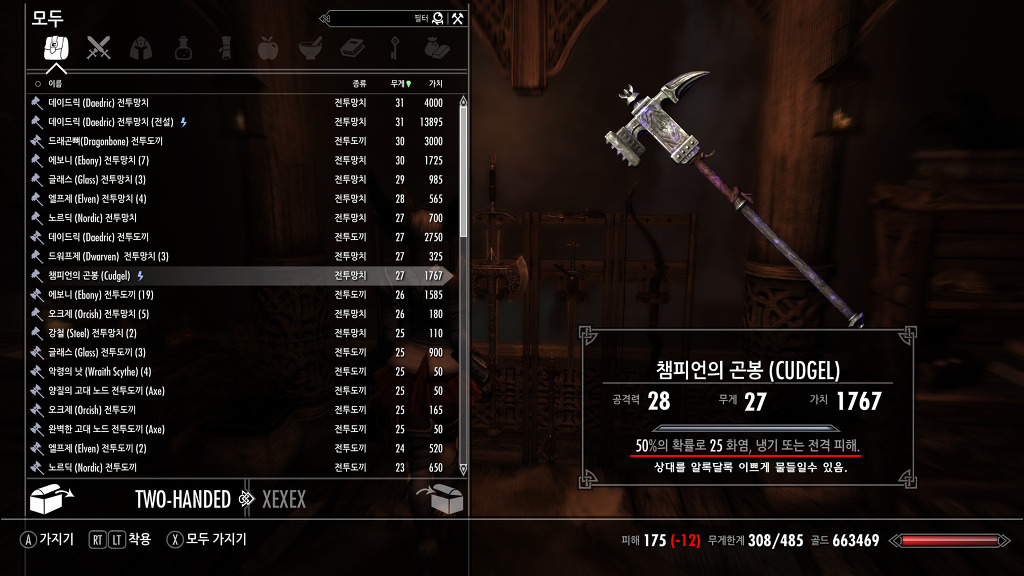Viewport: 1024px width, 576px height.
Task: Show the potions category
Action: 183,47
